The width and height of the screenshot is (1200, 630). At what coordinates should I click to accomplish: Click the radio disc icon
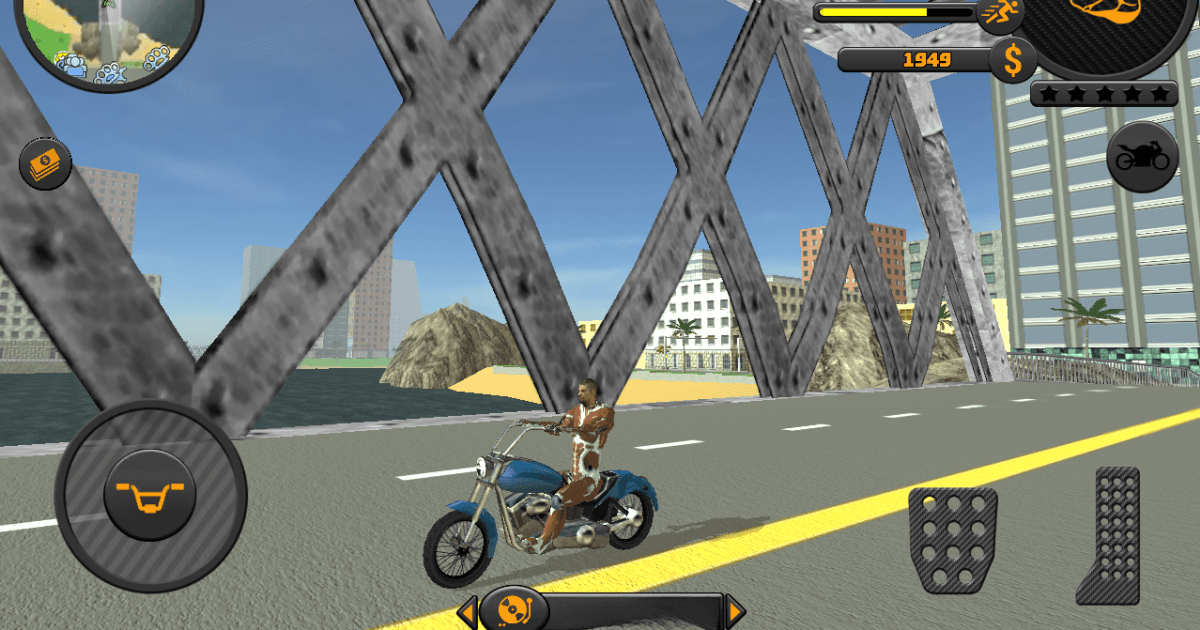[514, 608]
